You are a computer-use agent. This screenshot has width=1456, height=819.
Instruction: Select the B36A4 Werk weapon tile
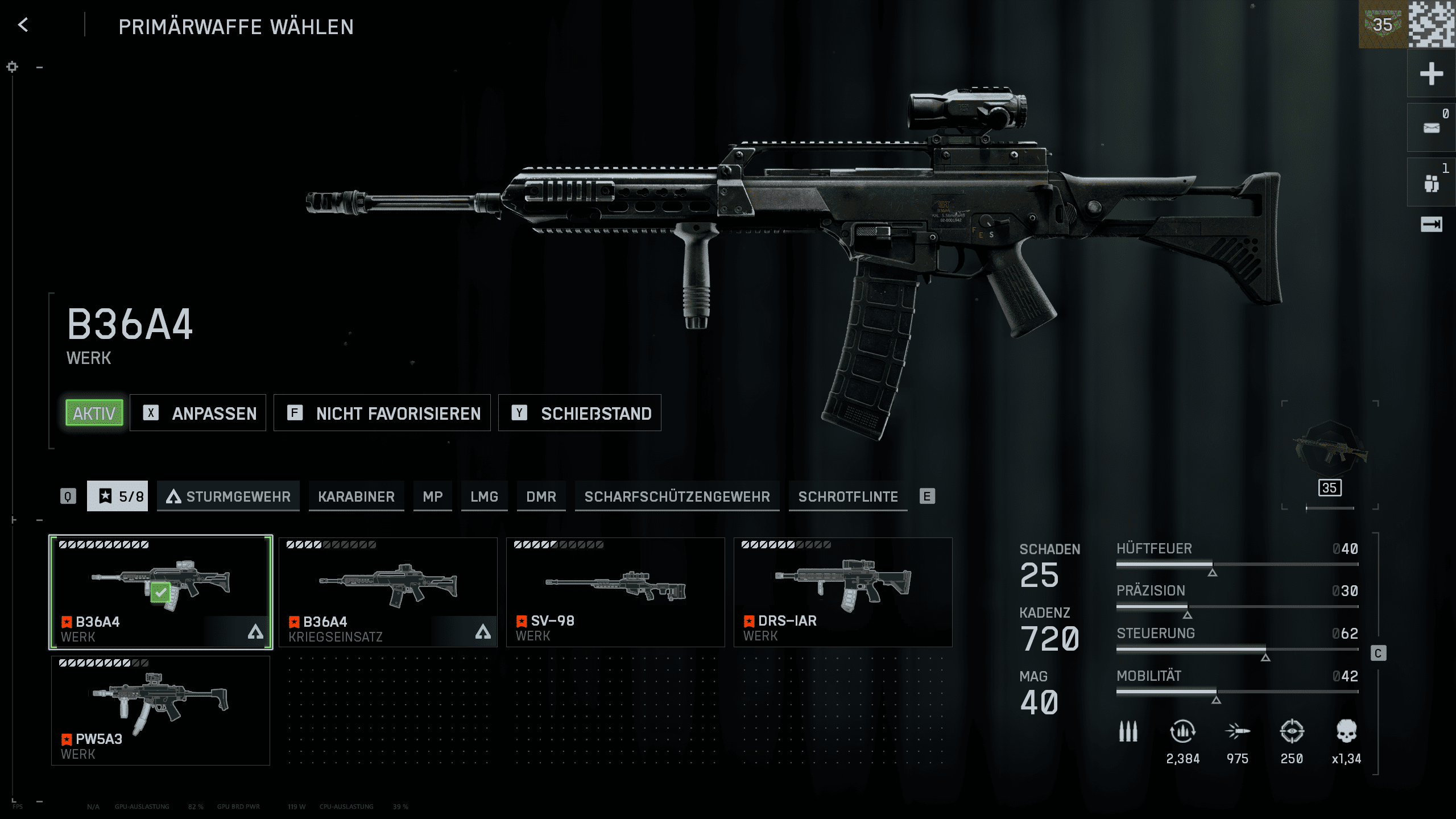pos(160,591)
